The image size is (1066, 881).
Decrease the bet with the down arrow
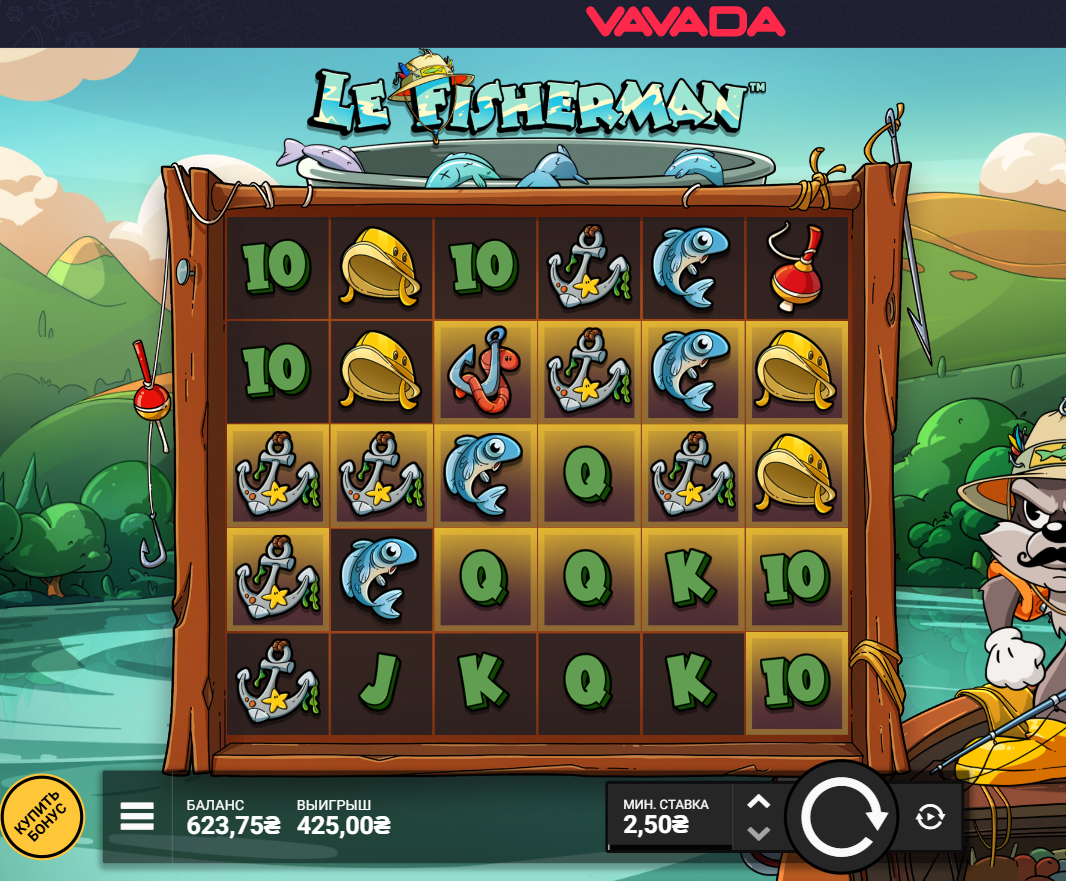(x=759, y=833)
